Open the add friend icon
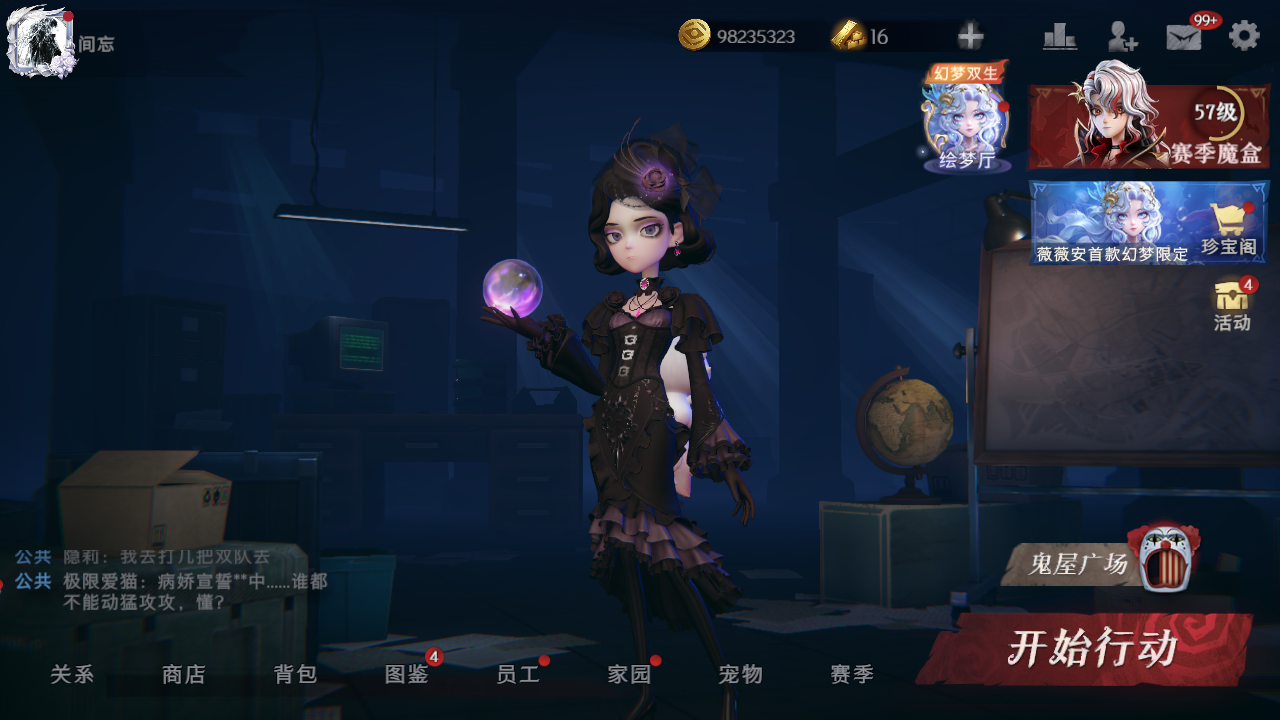This screenshot has width=1280, height=720. pos(1122,37)
